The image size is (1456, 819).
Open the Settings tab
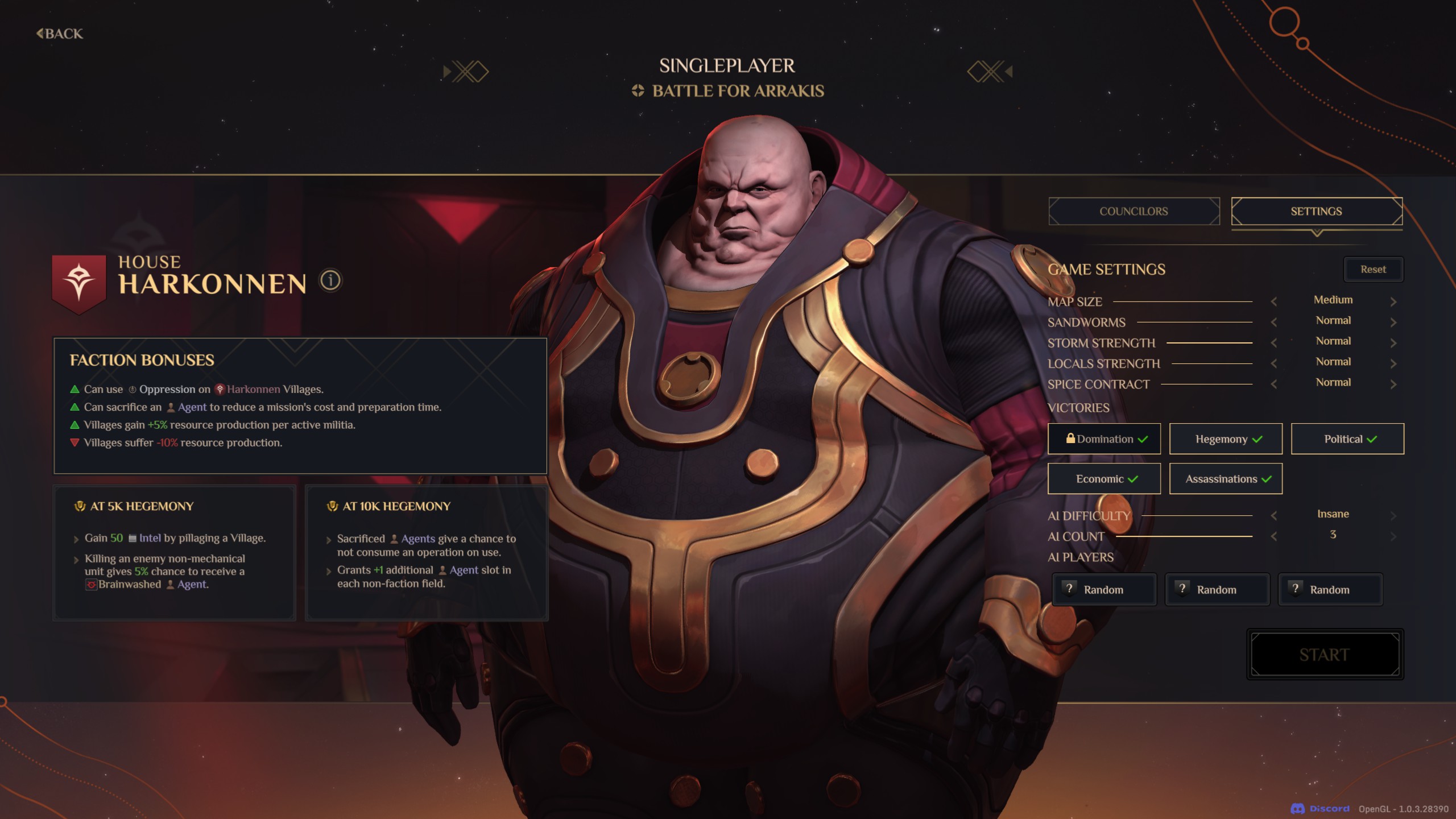pyautogui.click(x=1317, y=211)
